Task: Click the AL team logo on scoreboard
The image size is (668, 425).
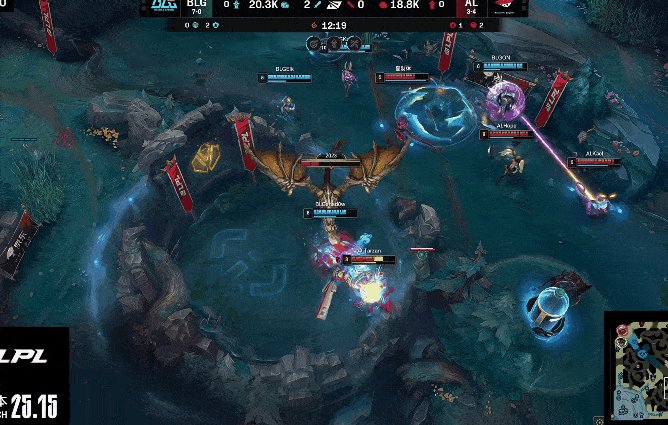Action: click(x=506, y=6)
